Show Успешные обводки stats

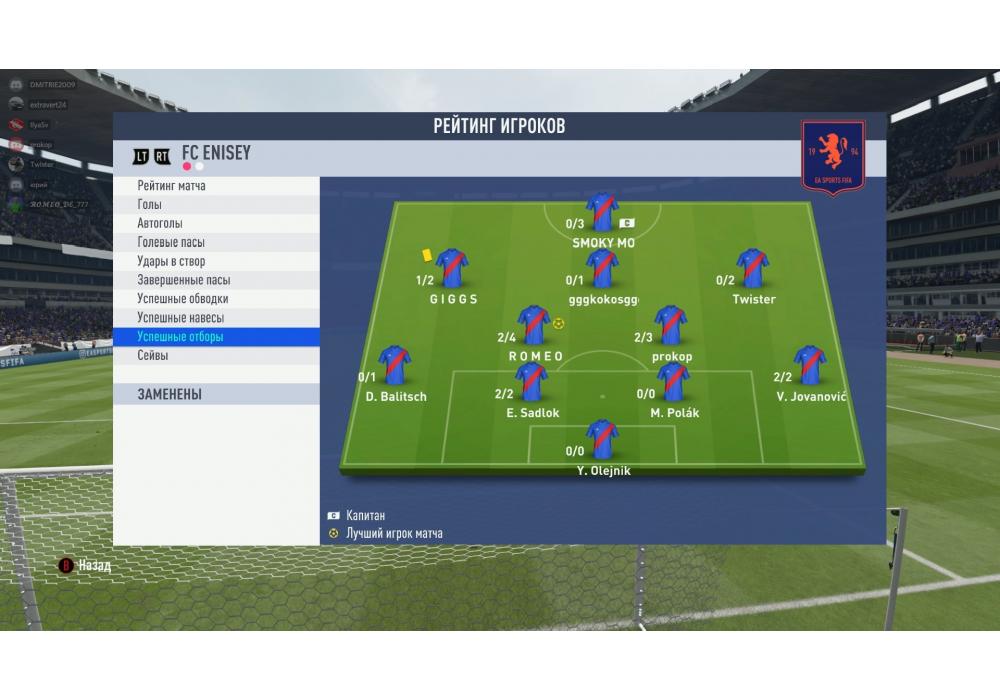[216, 299]
